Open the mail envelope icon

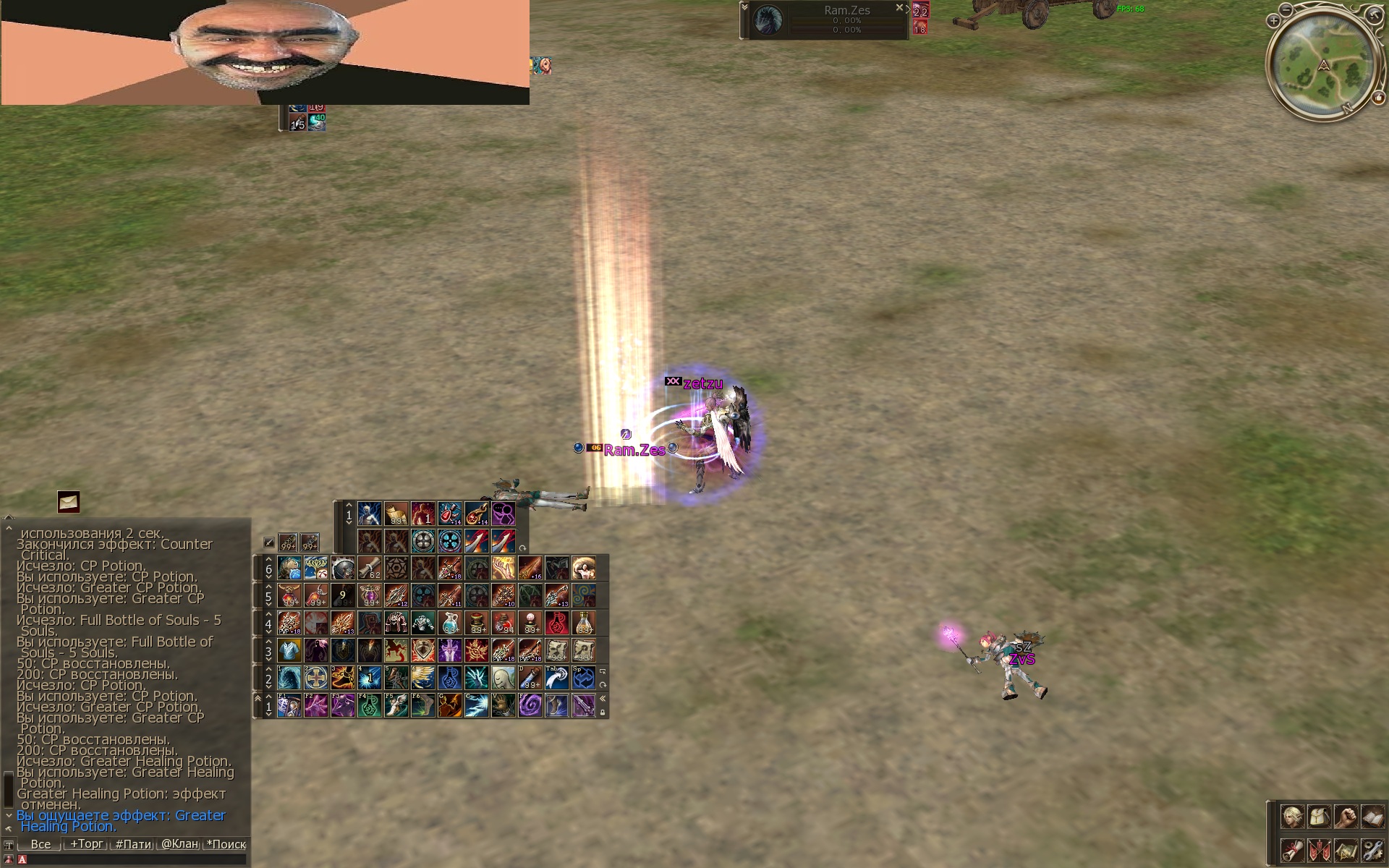pyautogui.click(x=69, y=501)
